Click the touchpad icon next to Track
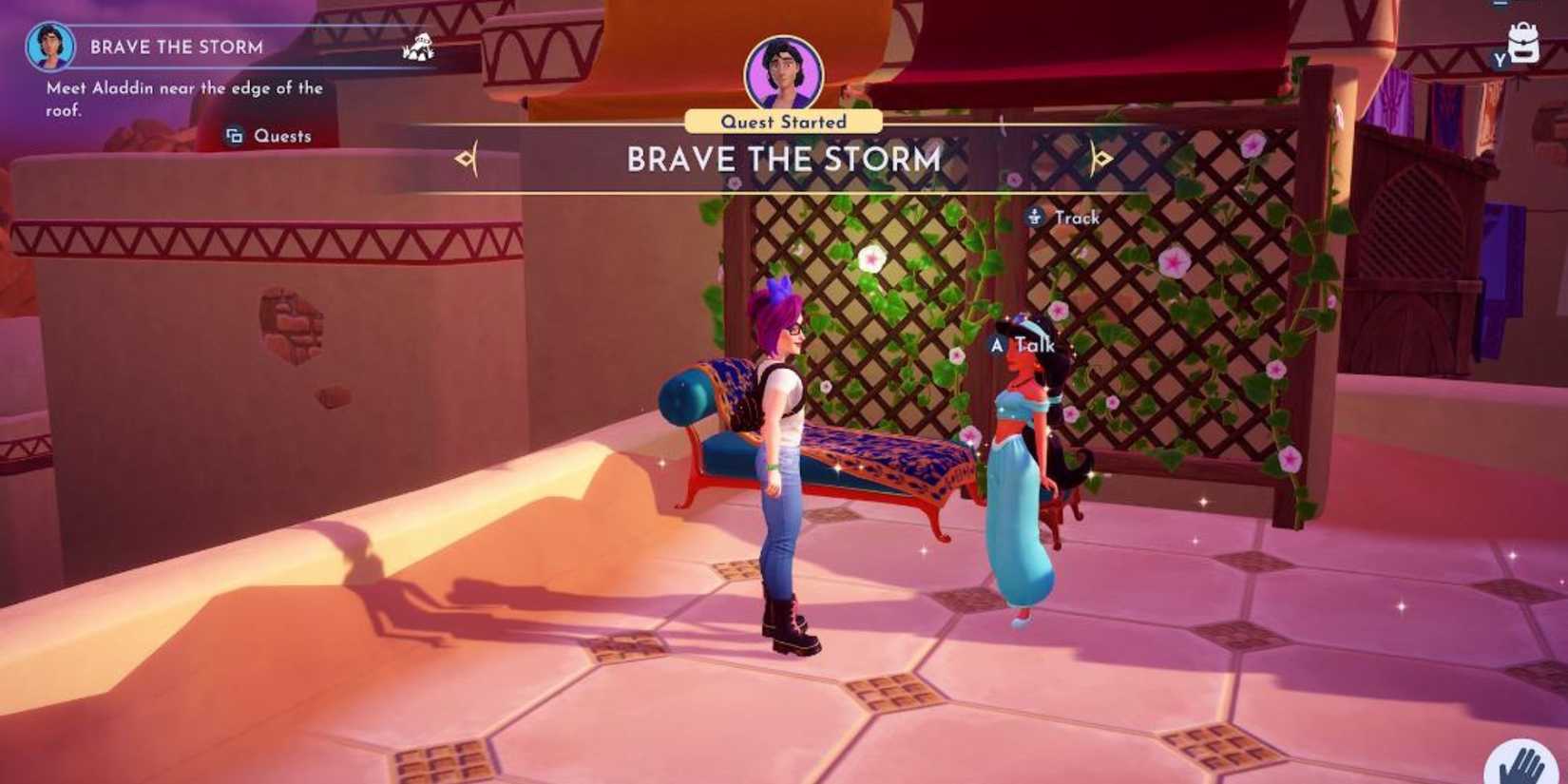Screen dimensions: 1568x784 click(1033, 217)
